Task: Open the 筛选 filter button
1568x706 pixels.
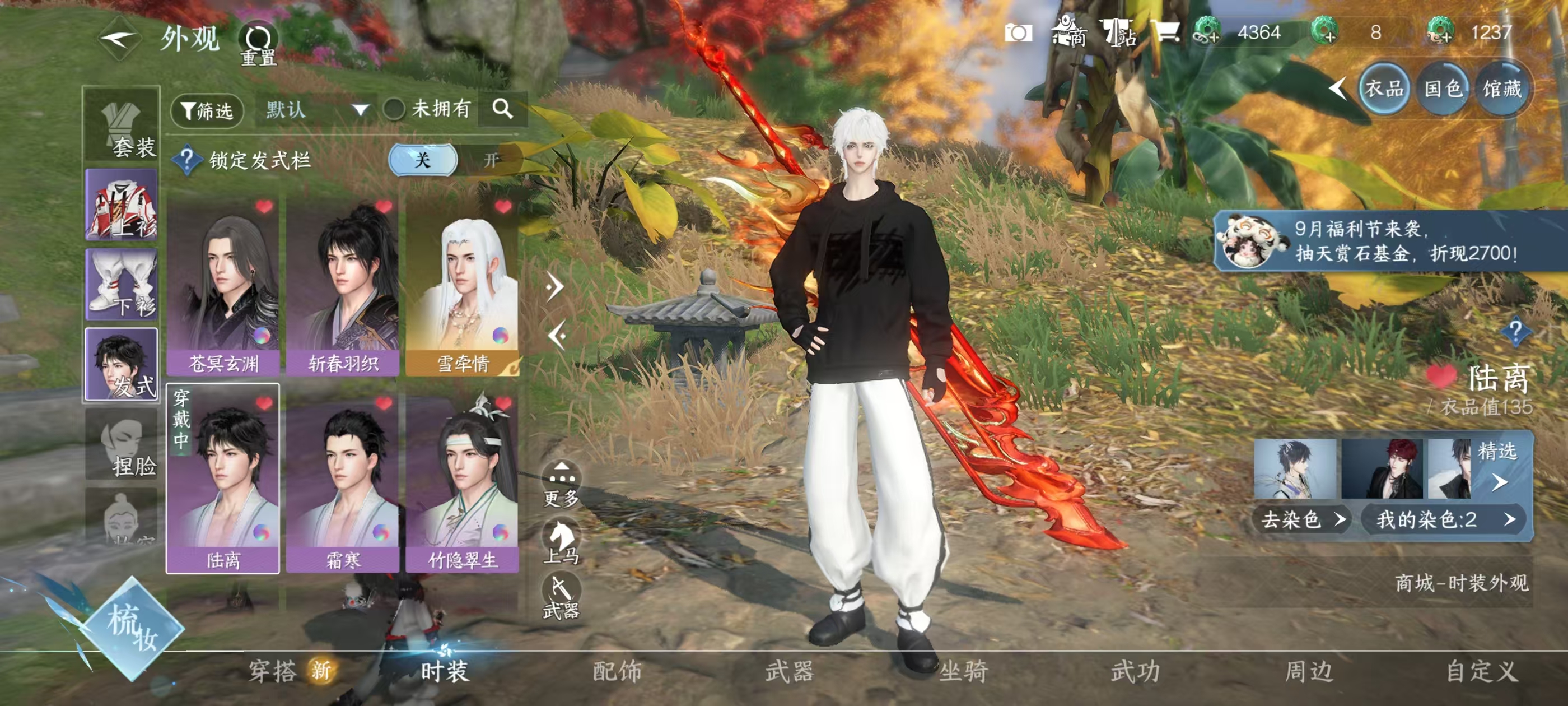Action: click(x=208, y=110)
